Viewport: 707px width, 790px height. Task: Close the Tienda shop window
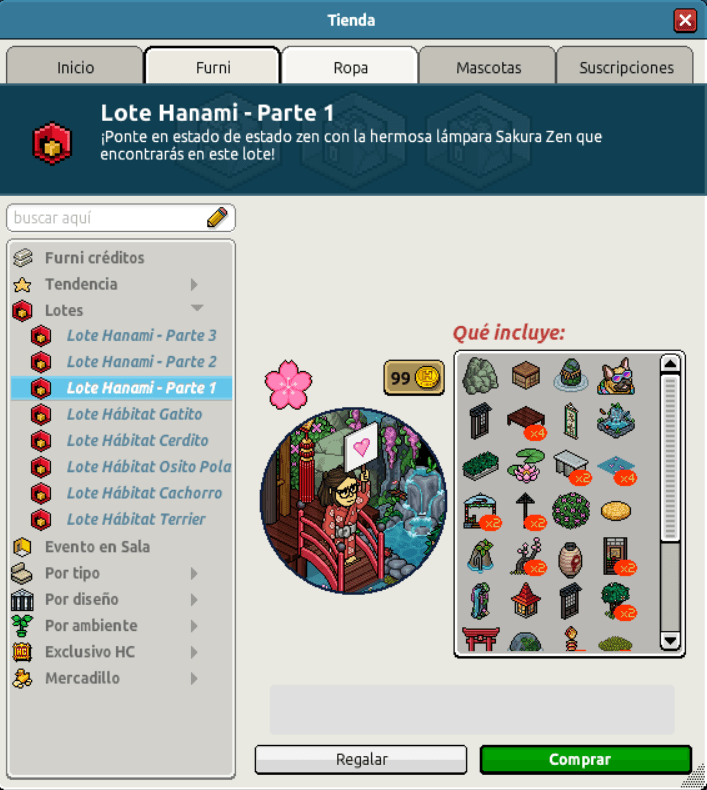coord(685,20)
